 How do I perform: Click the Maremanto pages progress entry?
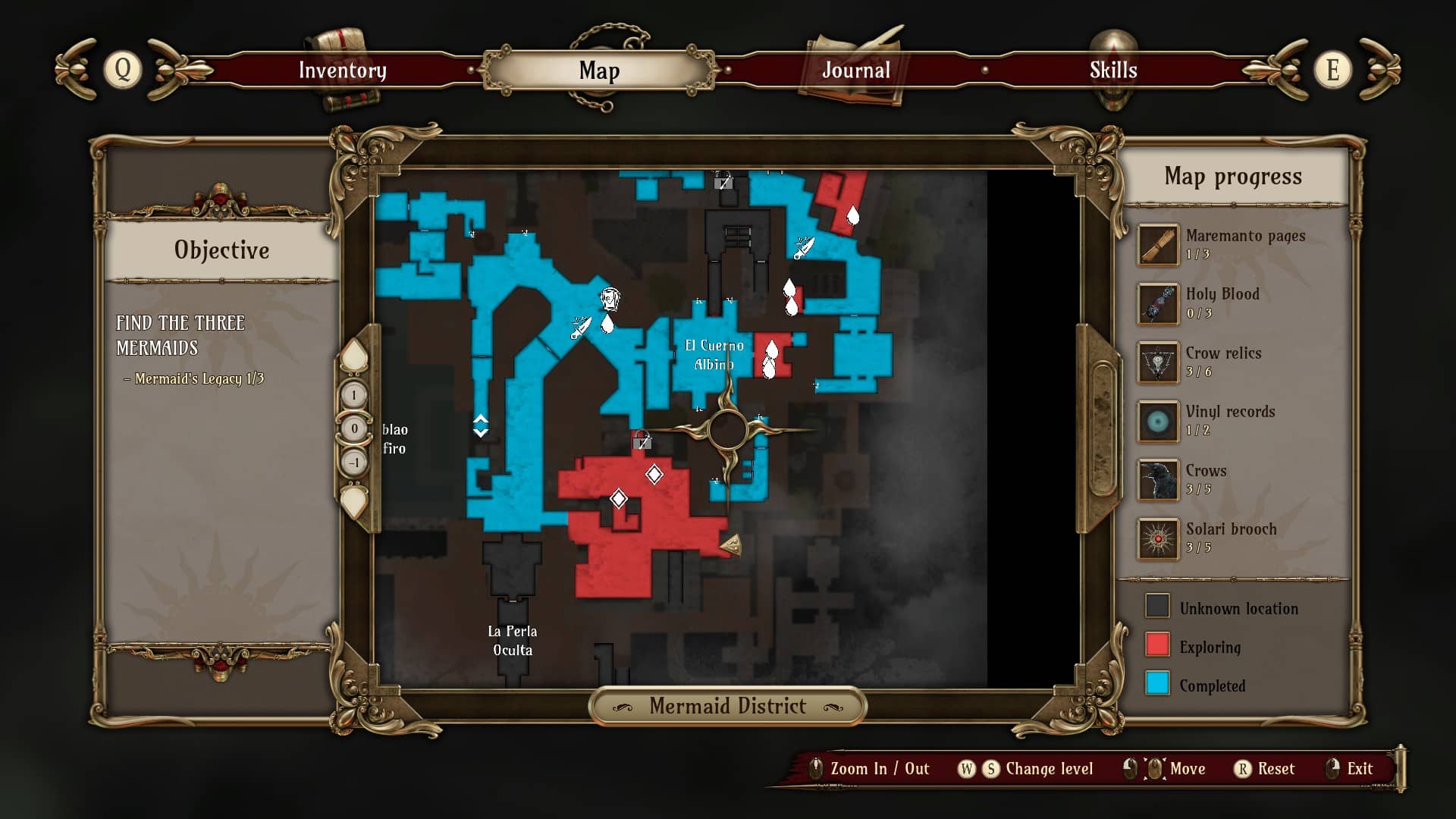click(1232, 244)
